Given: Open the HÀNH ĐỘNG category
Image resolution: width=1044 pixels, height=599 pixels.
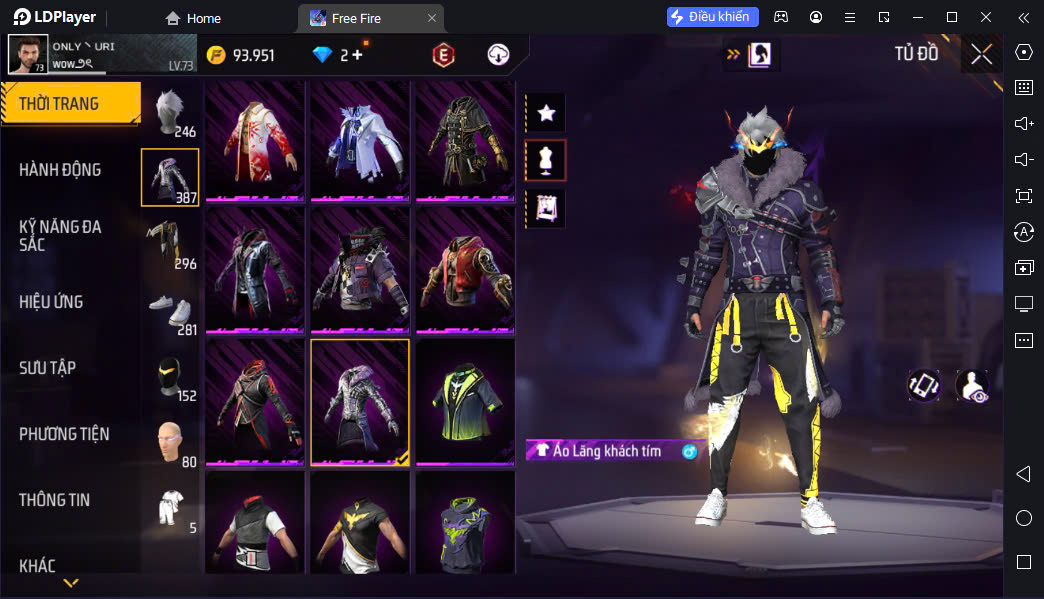Looking at the screenshot, I should tap(60, 170).
